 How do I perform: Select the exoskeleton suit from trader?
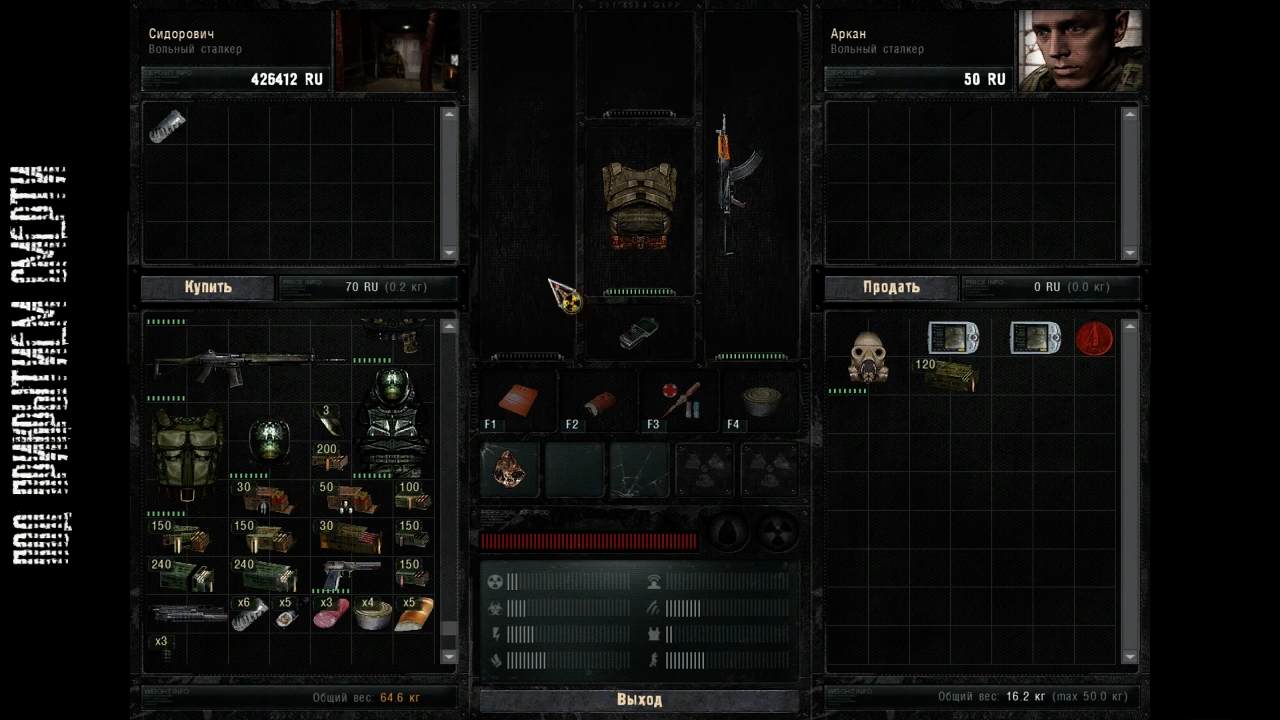tap(392, 420)
